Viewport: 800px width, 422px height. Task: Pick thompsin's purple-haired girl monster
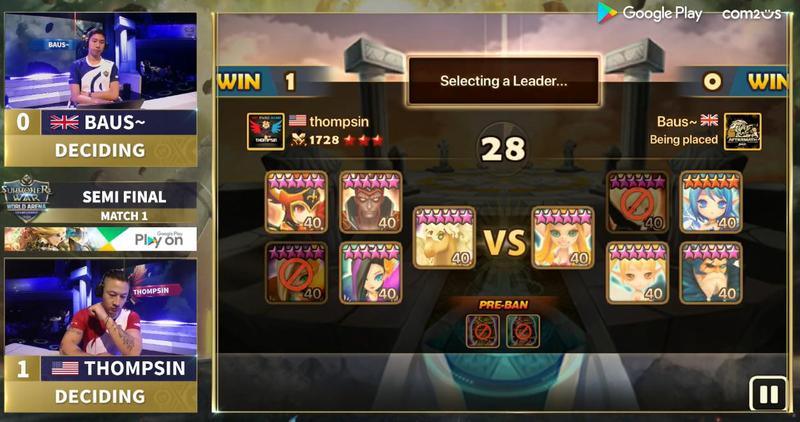pyautogui.click(x=370, y=272)
